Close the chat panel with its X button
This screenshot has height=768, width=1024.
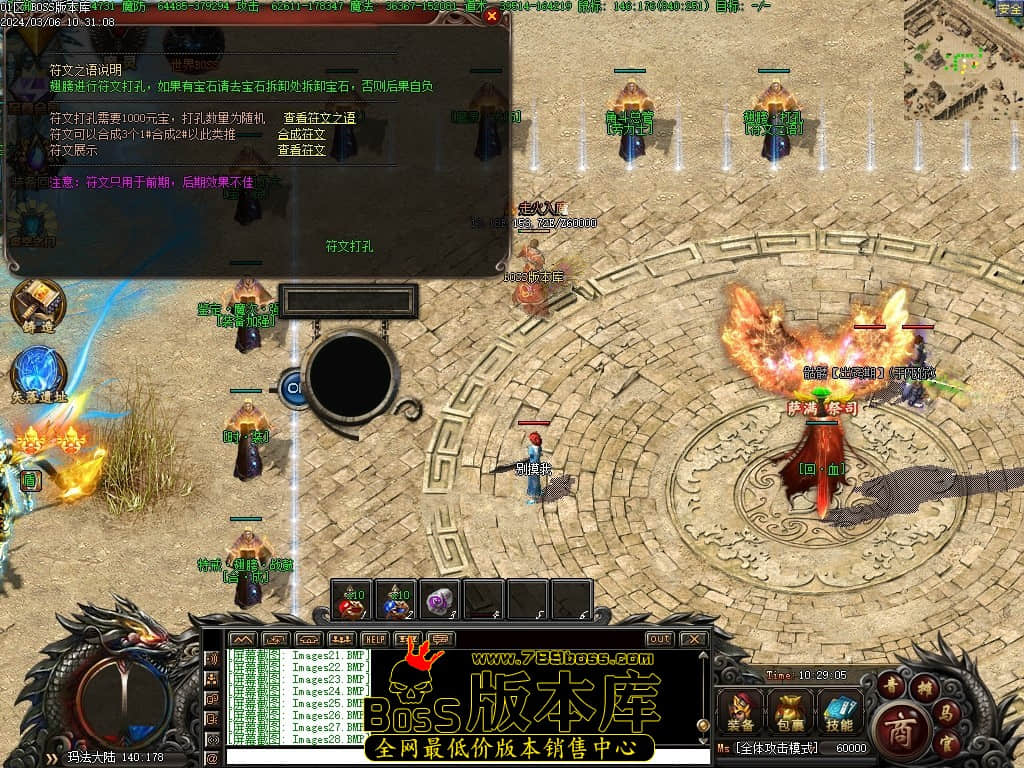pos(692,639)
